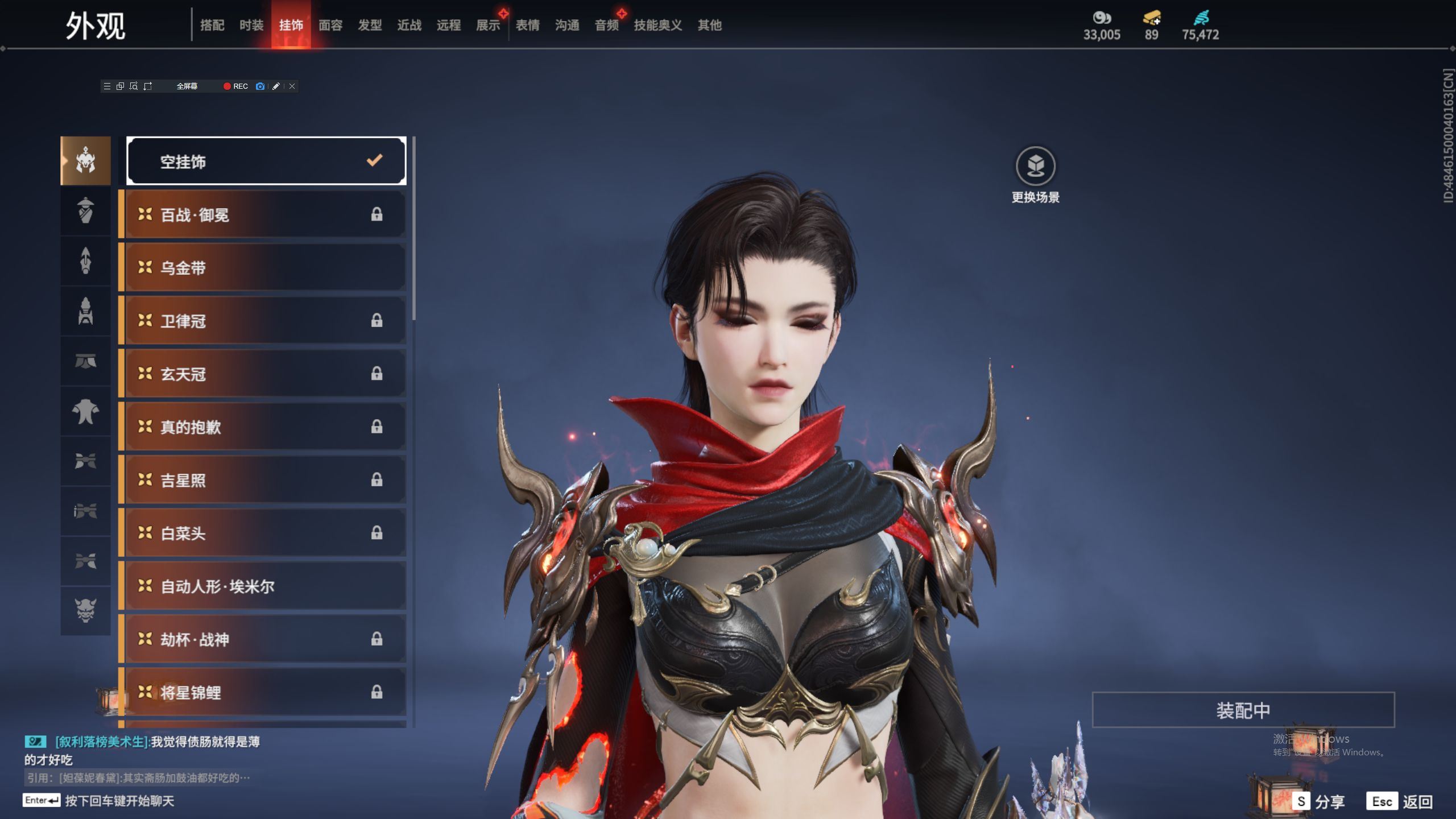Switch to the 表情 tab
Screen dimensions: 1456x819
click(x=527, y=25)
